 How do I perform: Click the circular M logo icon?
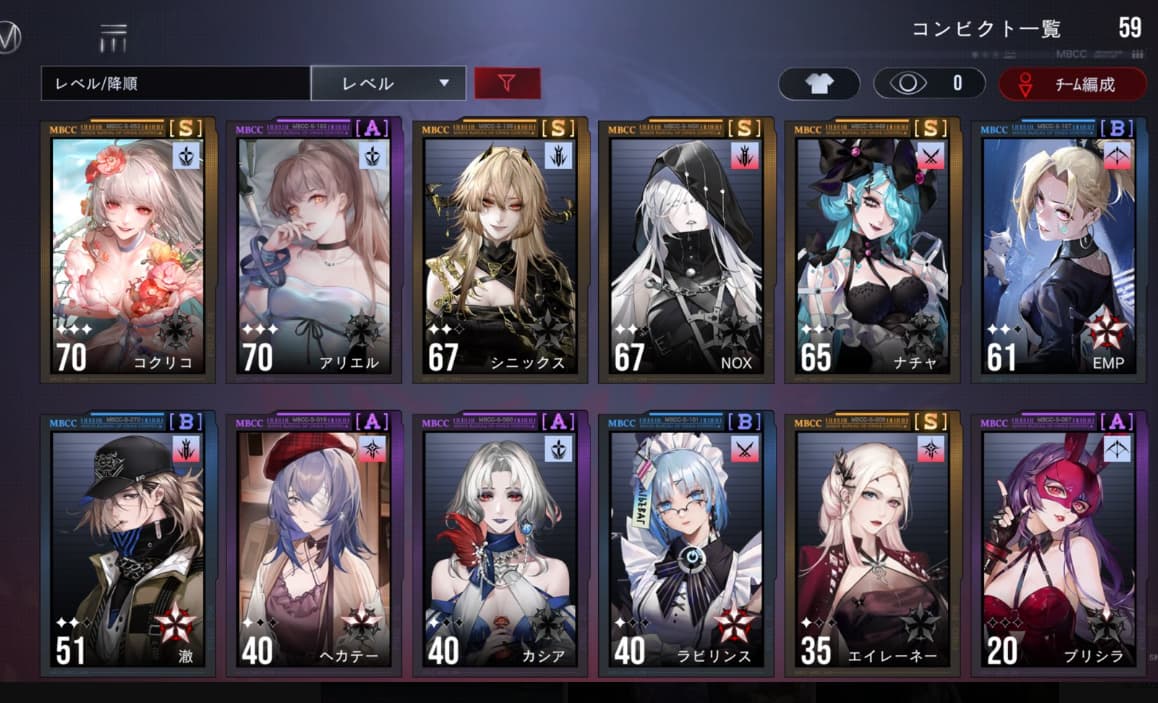(8, 38)
